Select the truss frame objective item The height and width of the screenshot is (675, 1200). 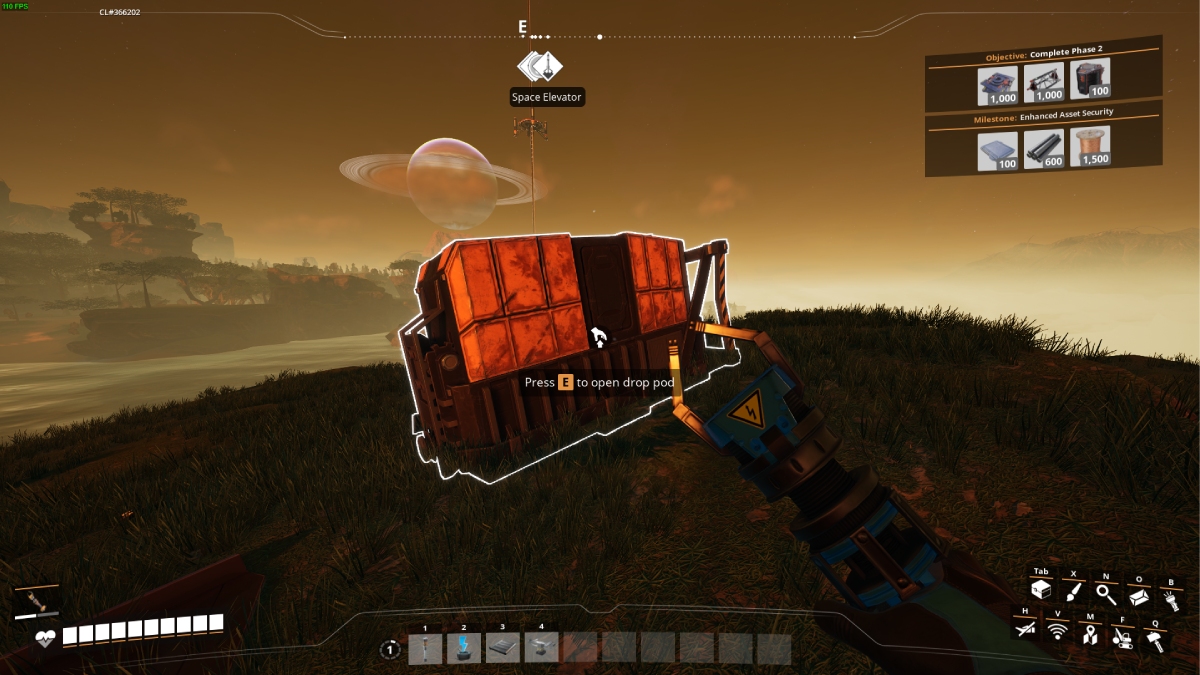coord(1044,83)
